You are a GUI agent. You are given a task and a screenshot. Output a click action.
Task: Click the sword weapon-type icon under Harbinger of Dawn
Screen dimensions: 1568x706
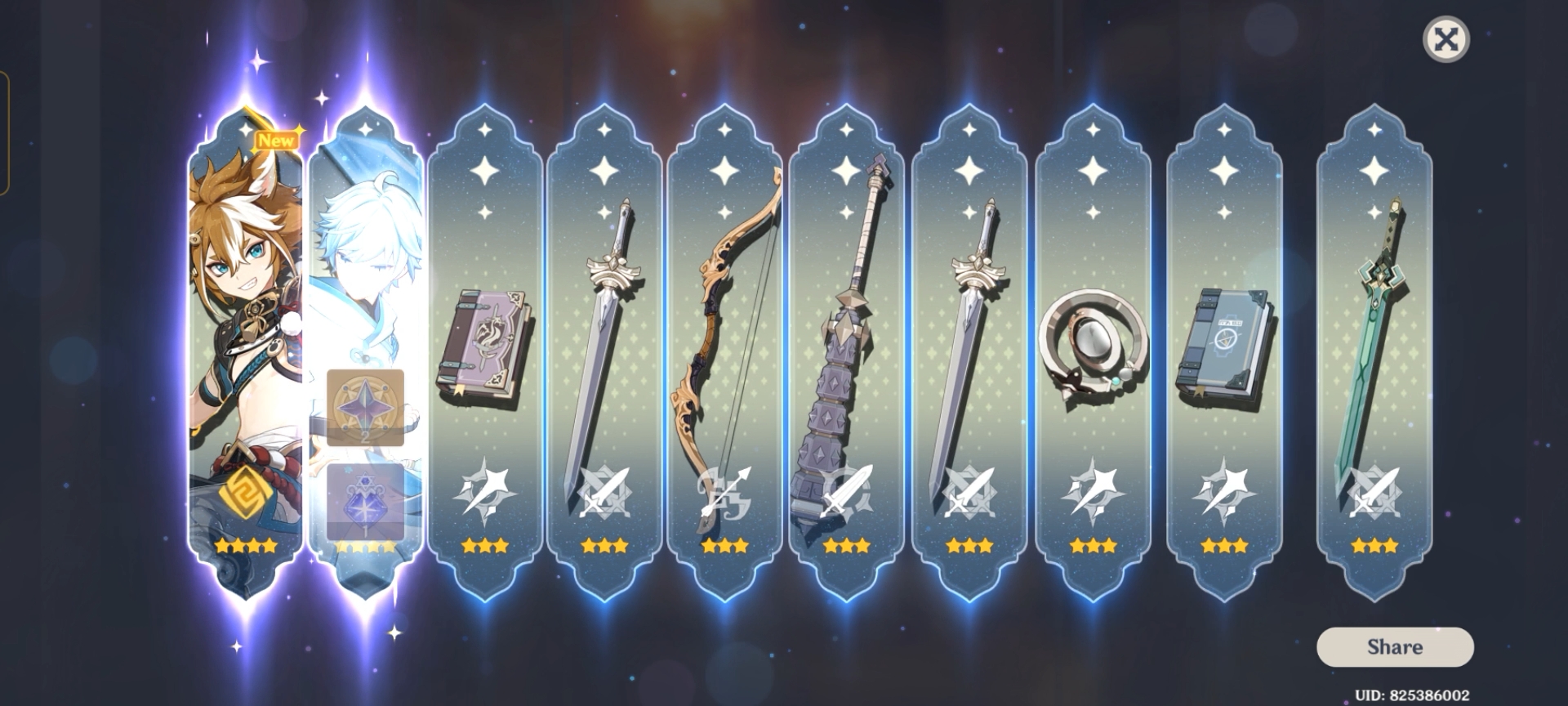coord(604,493)
